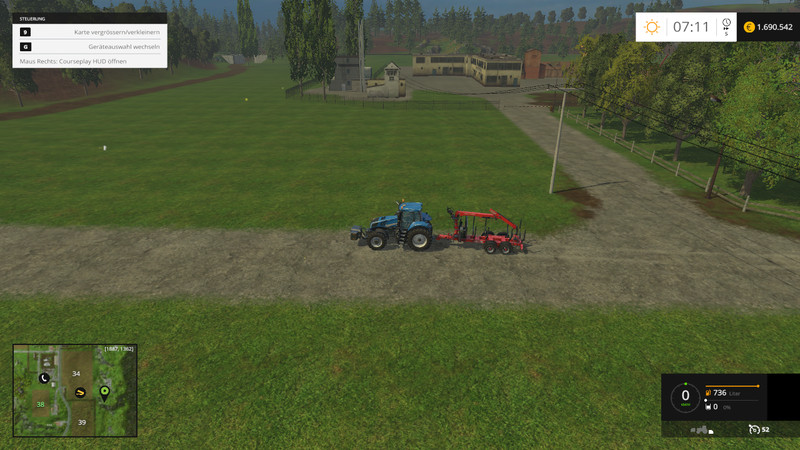The image size is (800, 450).
Task: Select the yellow vehicle marker on the minimap
Action: click(x=80, y=392)
